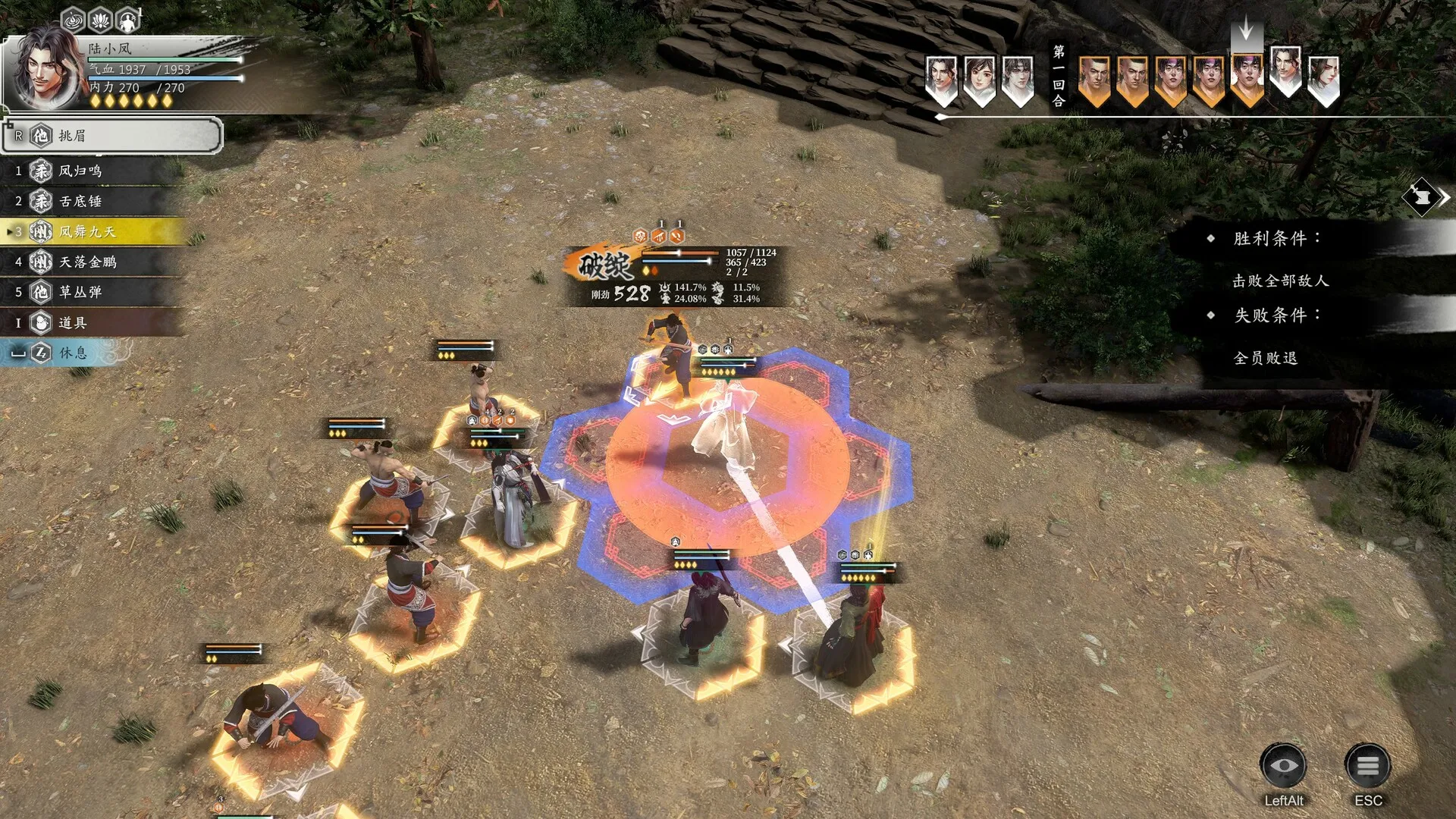Select the first portrait in turn order
Screen dimensions: 1456x819
pos(941,79)
